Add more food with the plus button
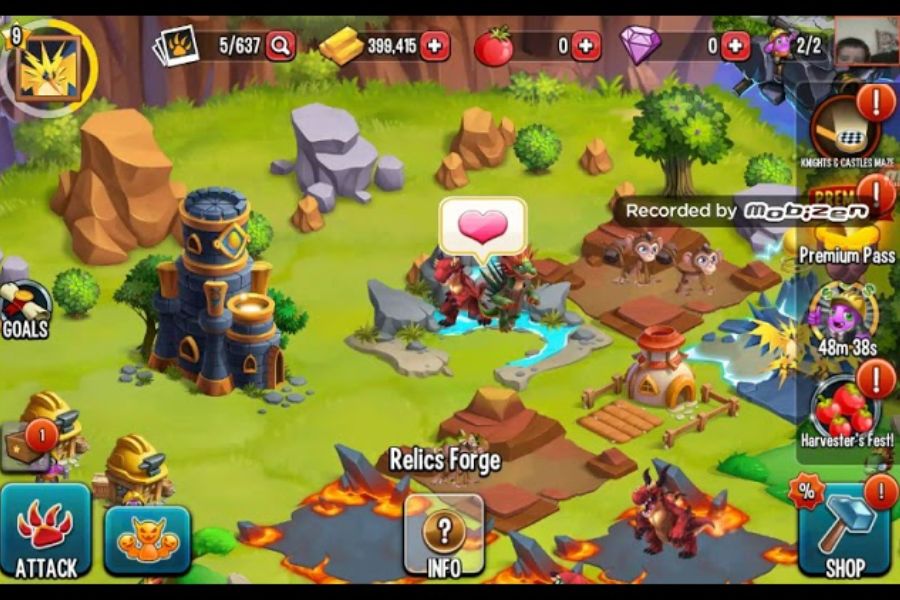The image size is (900, 600). tap(585, 46)
